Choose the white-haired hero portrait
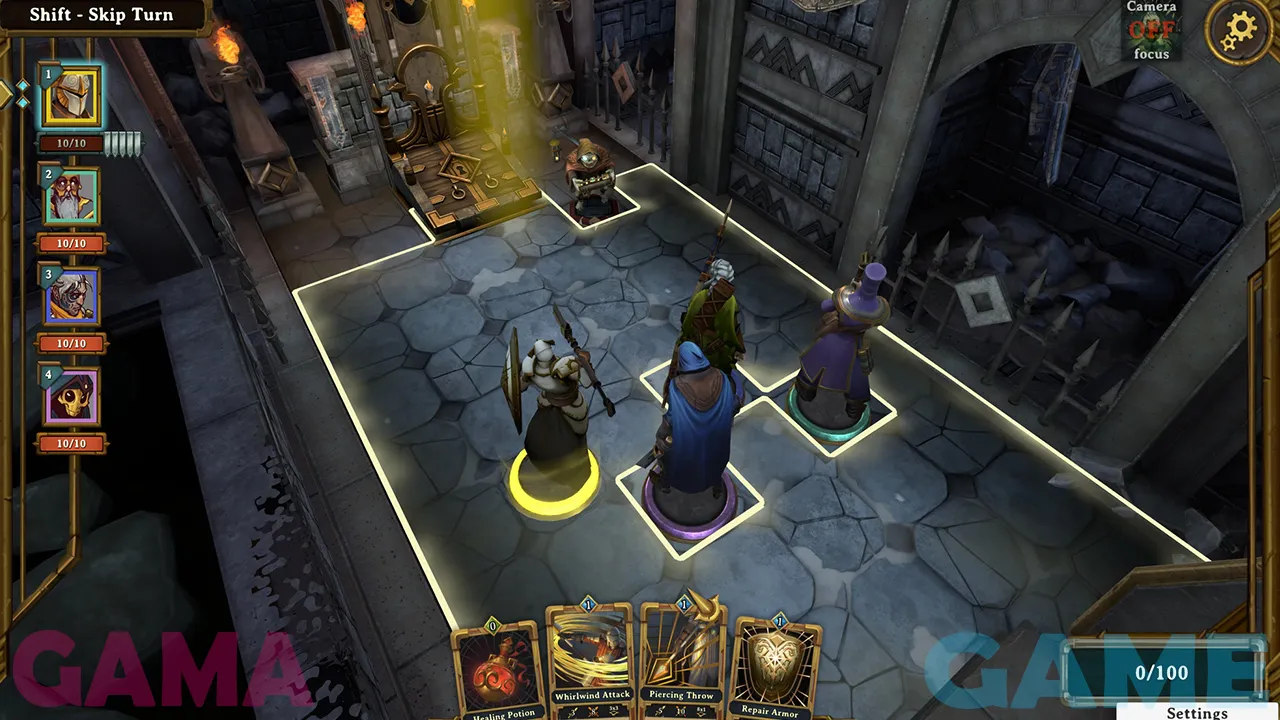This screenshot has height=720, width=1280. tap(70, 296)
